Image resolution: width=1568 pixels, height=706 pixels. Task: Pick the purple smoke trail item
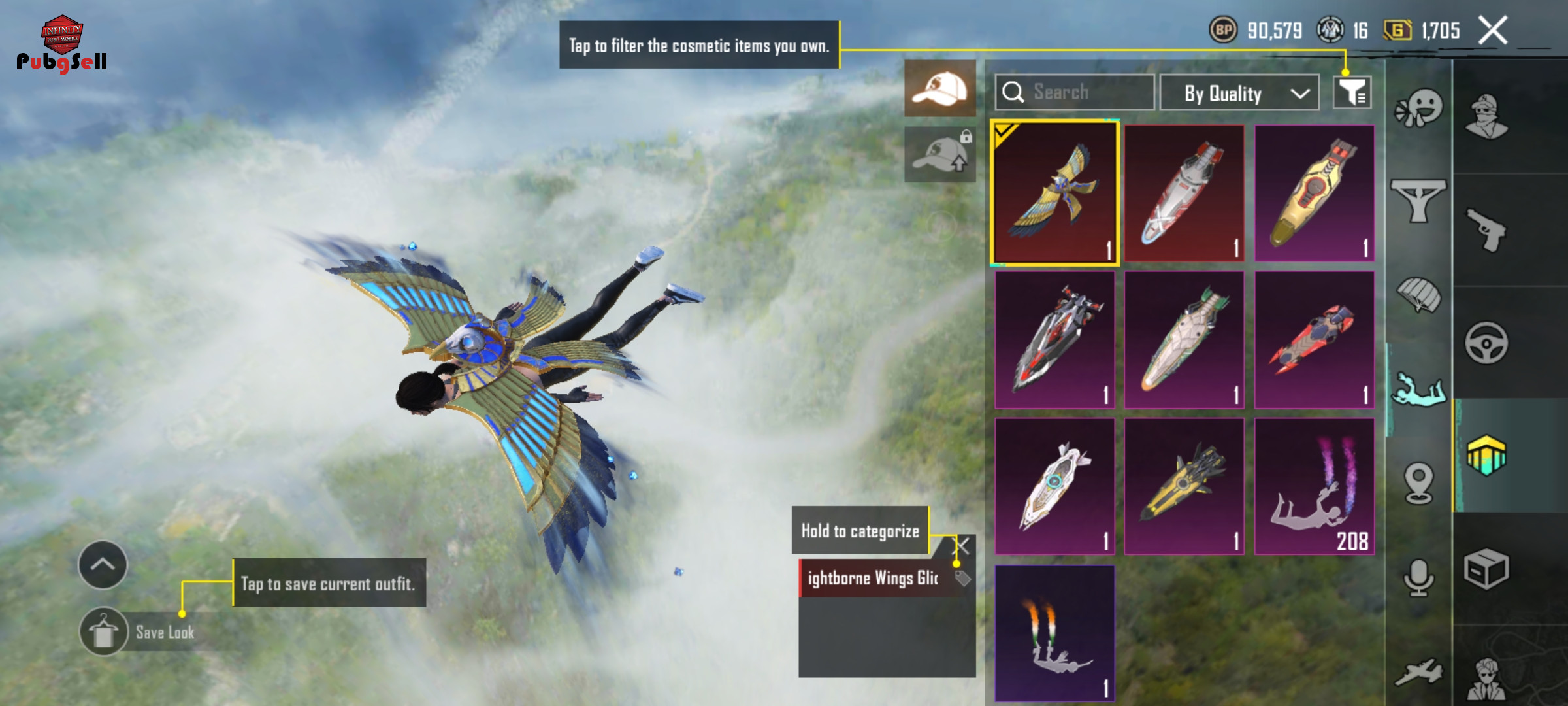click(1314, 486)
